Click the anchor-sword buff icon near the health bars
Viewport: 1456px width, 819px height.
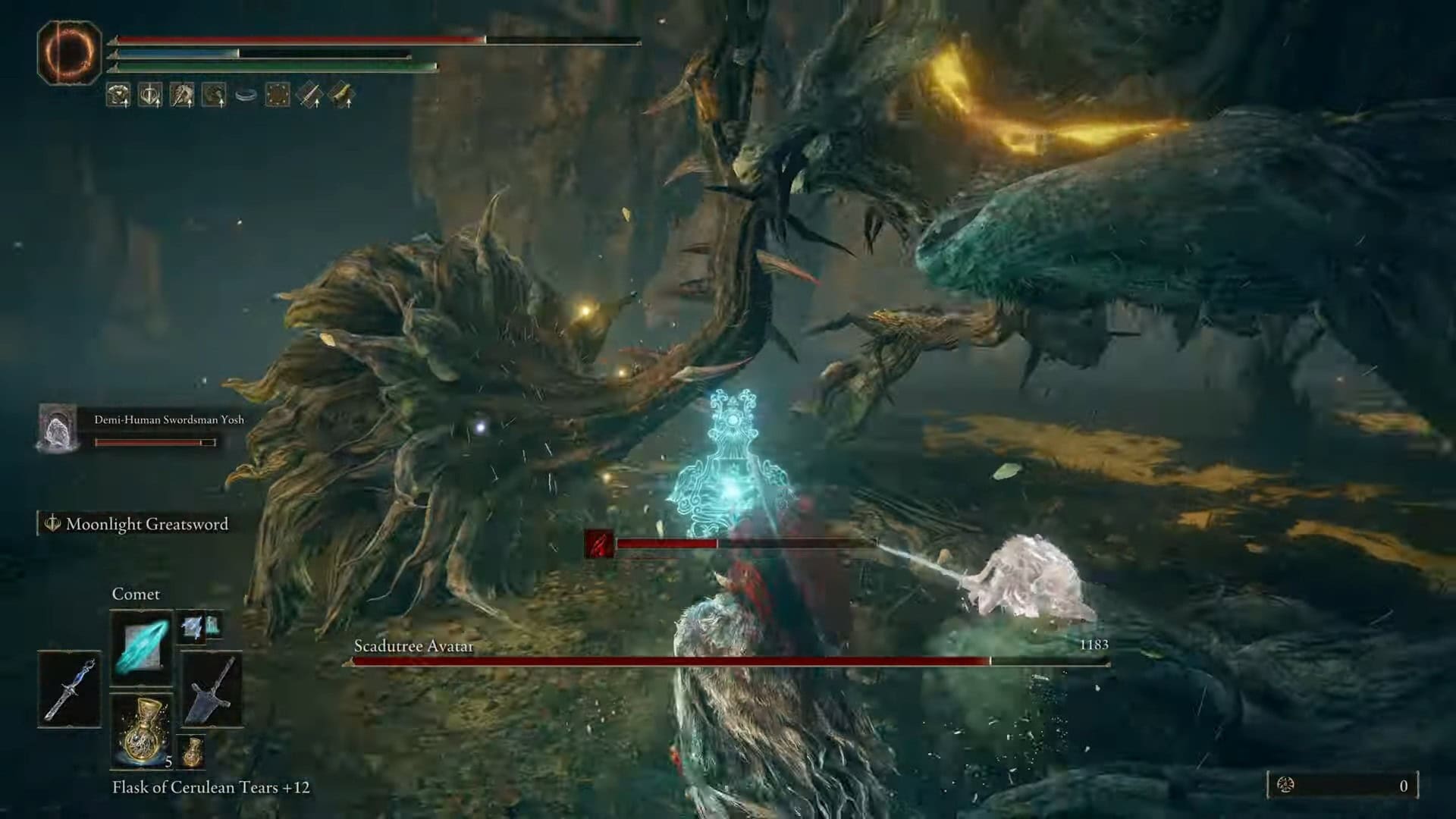[149, 95]
